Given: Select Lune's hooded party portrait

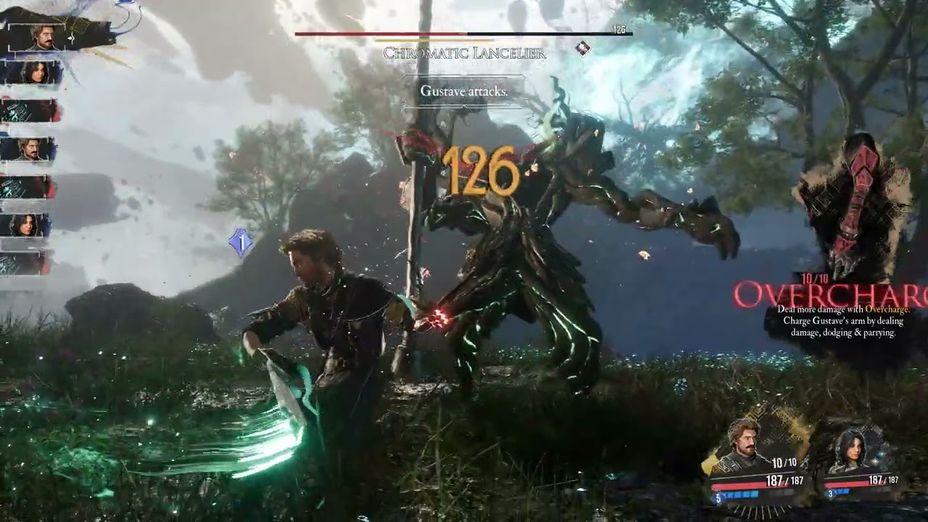Looking at the screenshot, I should click(x=850, y=448).
